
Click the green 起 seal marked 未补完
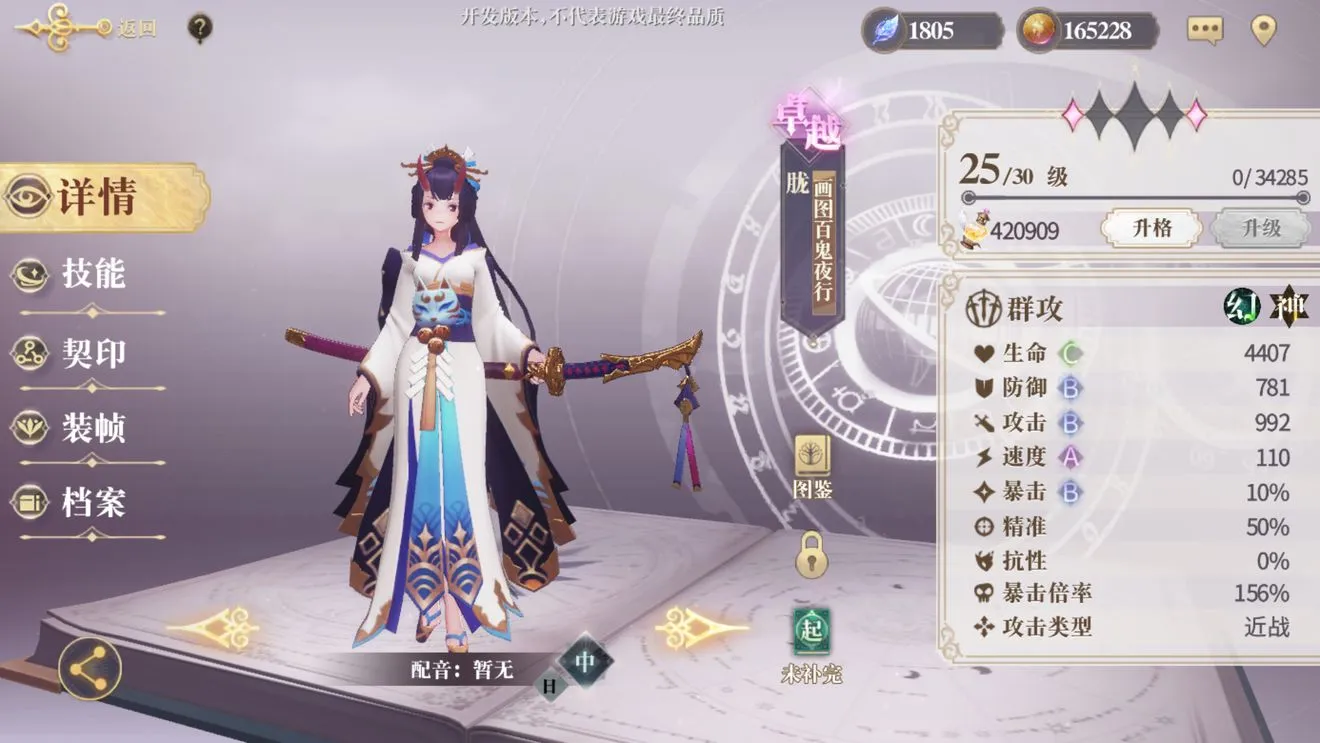[812, 629]
